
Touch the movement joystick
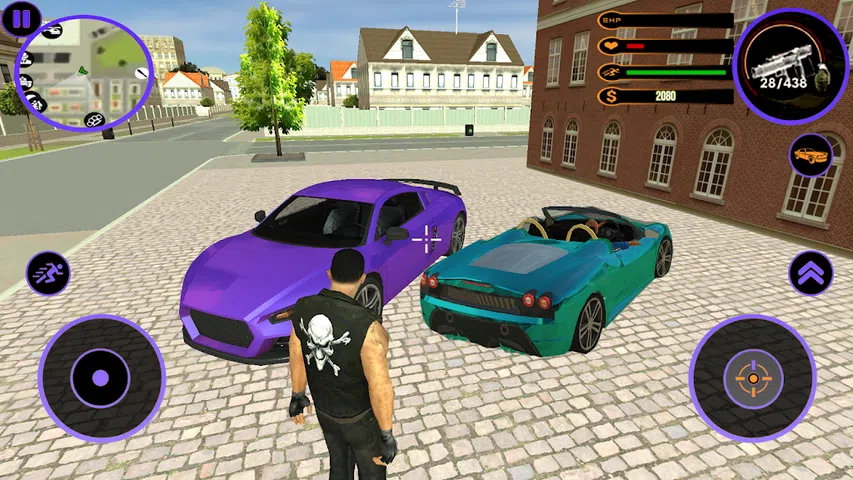click(101, 379)
